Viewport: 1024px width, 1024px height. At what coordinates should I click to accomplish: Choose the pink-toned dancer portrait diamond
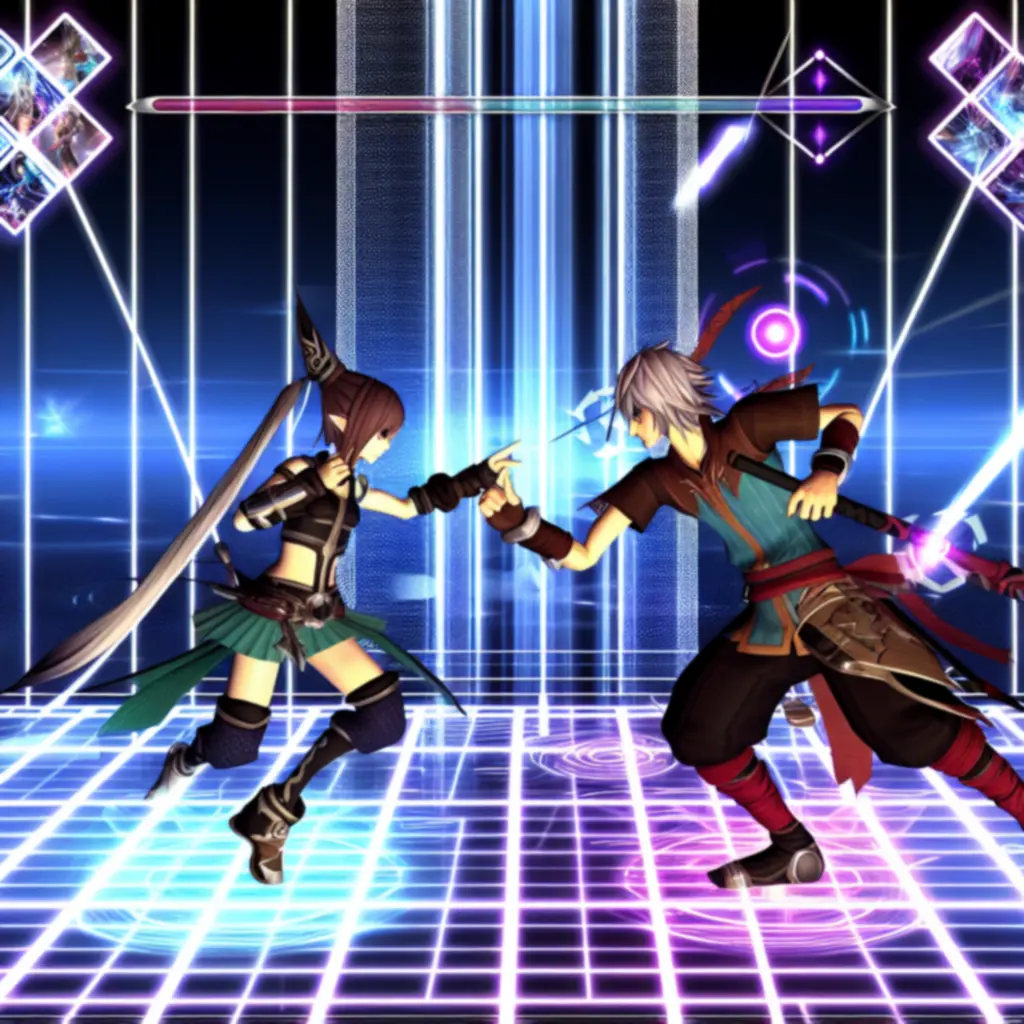70,138
